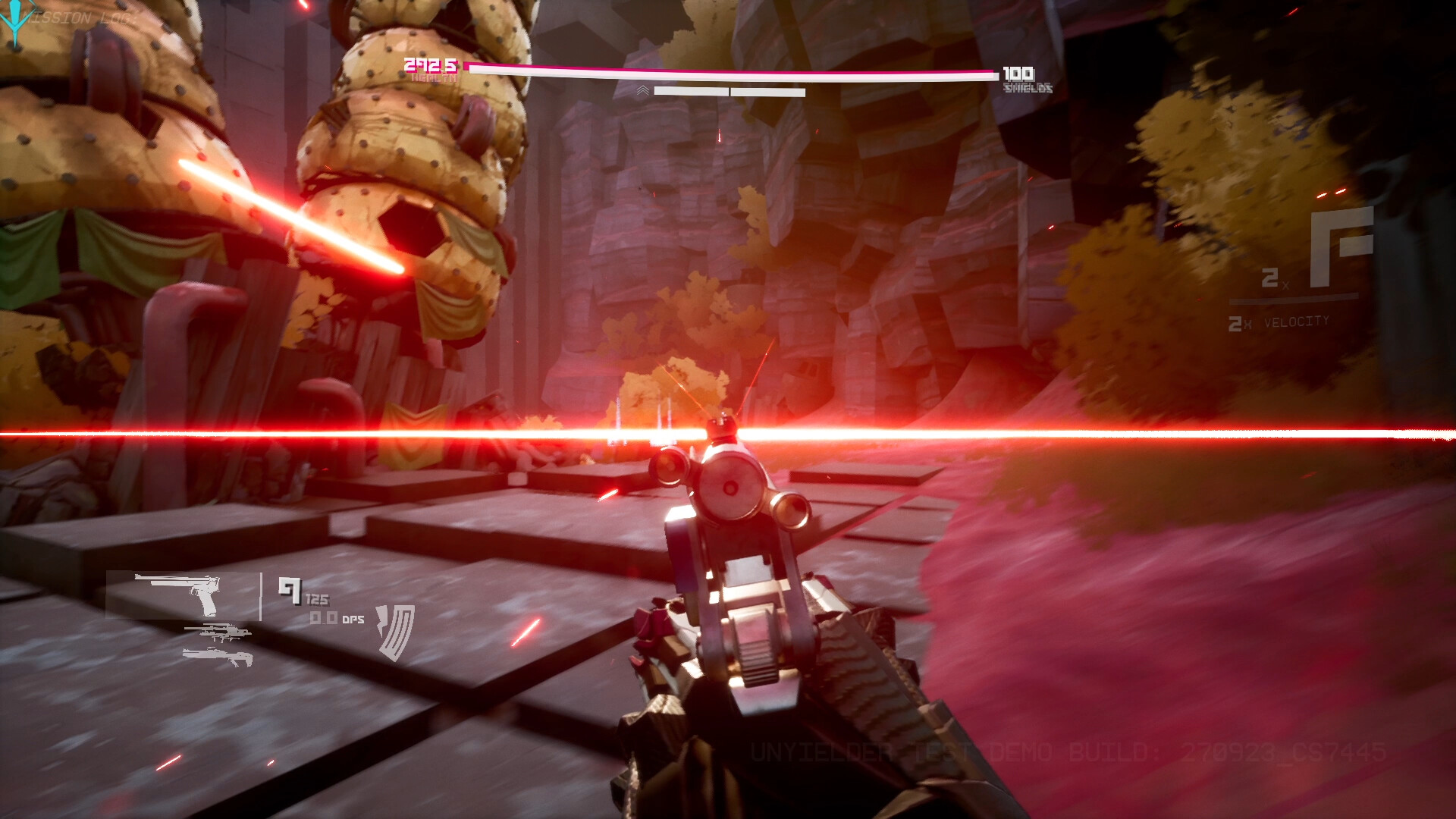Image resolution: width=1456 pixels, height=819 pixels.
Task: Expand the first stamina segment bar
Action: pyautogui.click(x=690, y=89)
